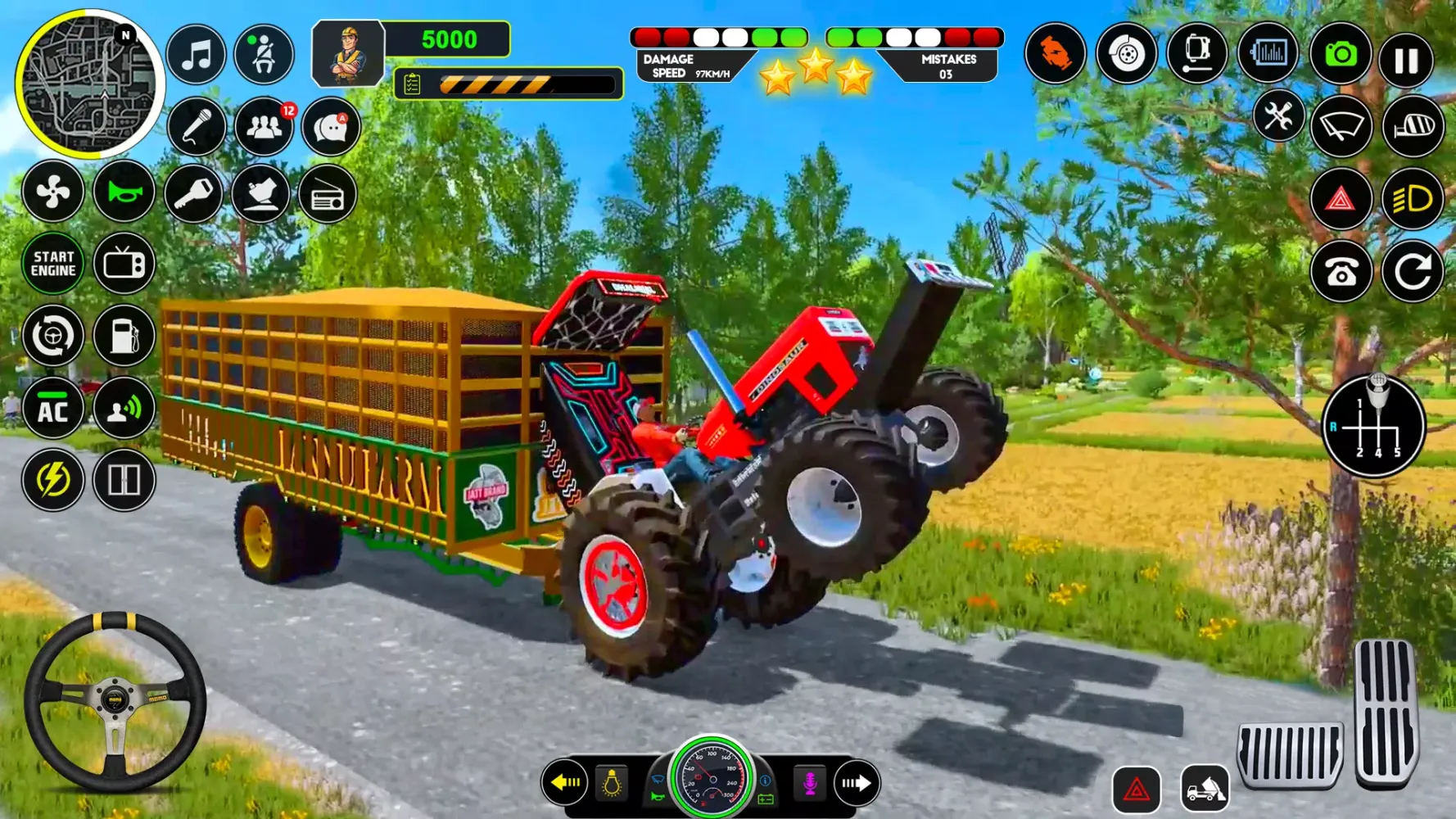1456x819 pixels.
Task: Open the friends group icon with badge
Action: (264, 127)
